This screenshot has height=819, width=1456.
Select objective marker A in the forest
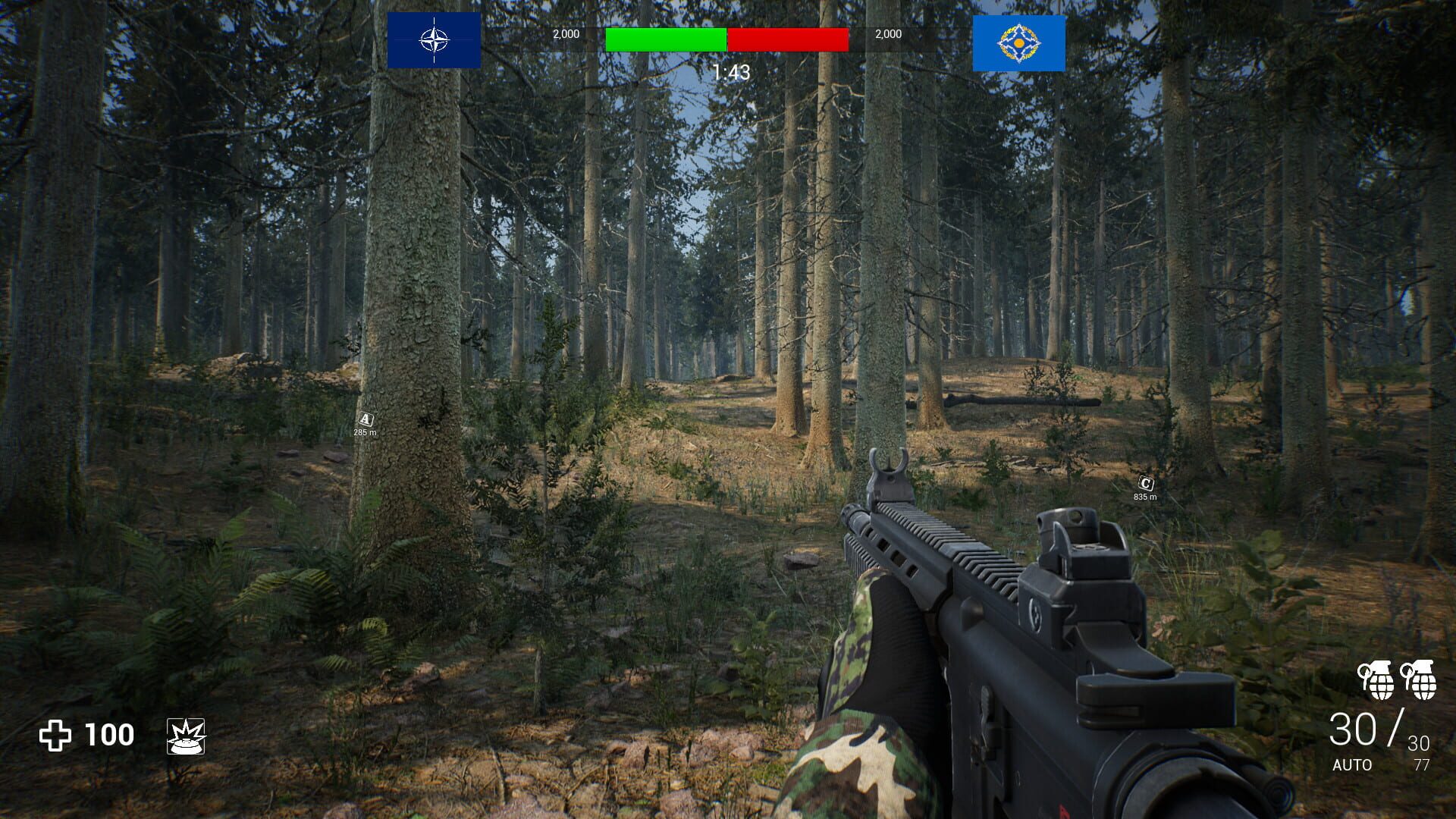click(x=365, y=417)
